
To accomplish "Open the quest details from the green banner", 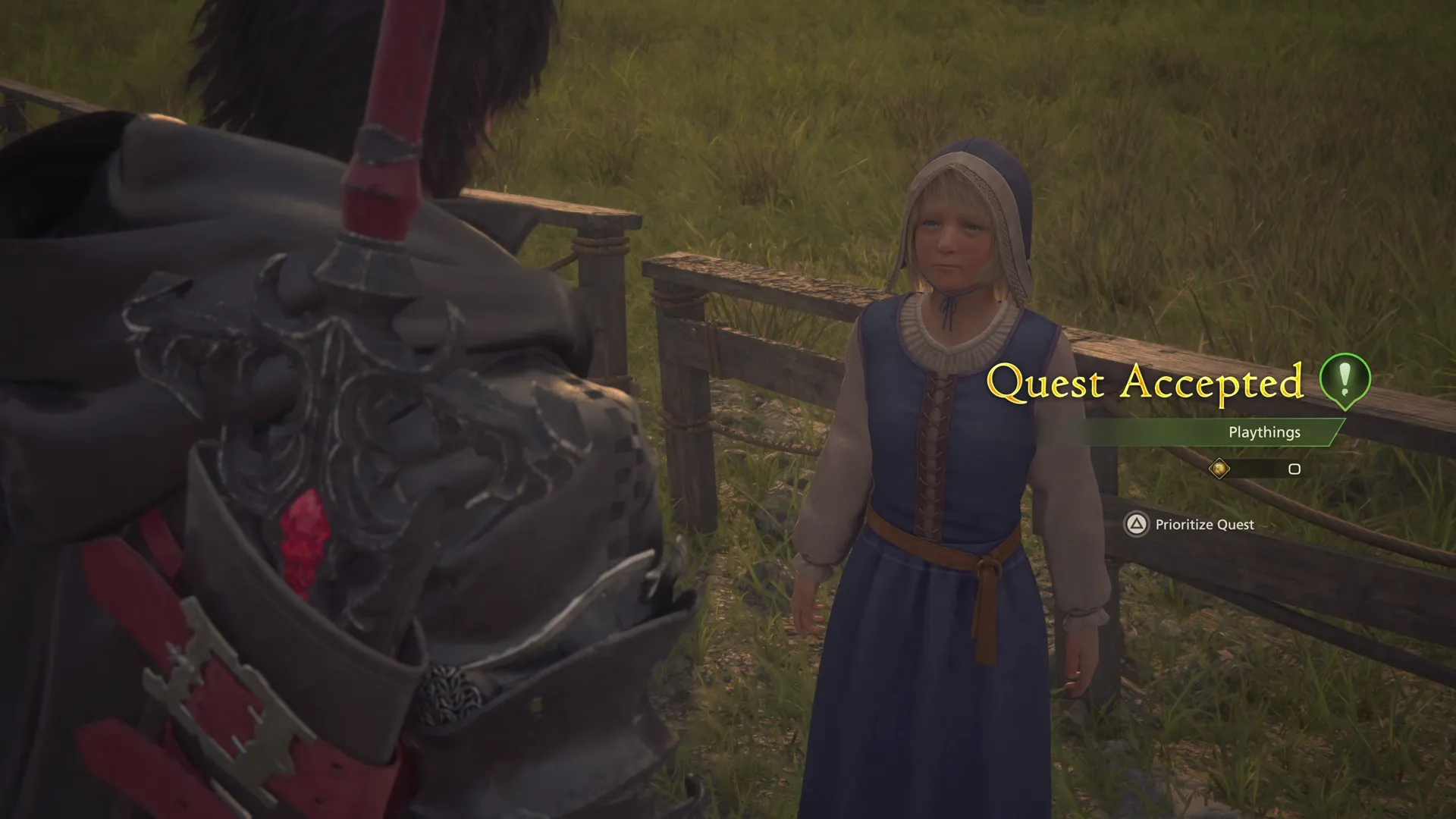I will (1263, 432).
